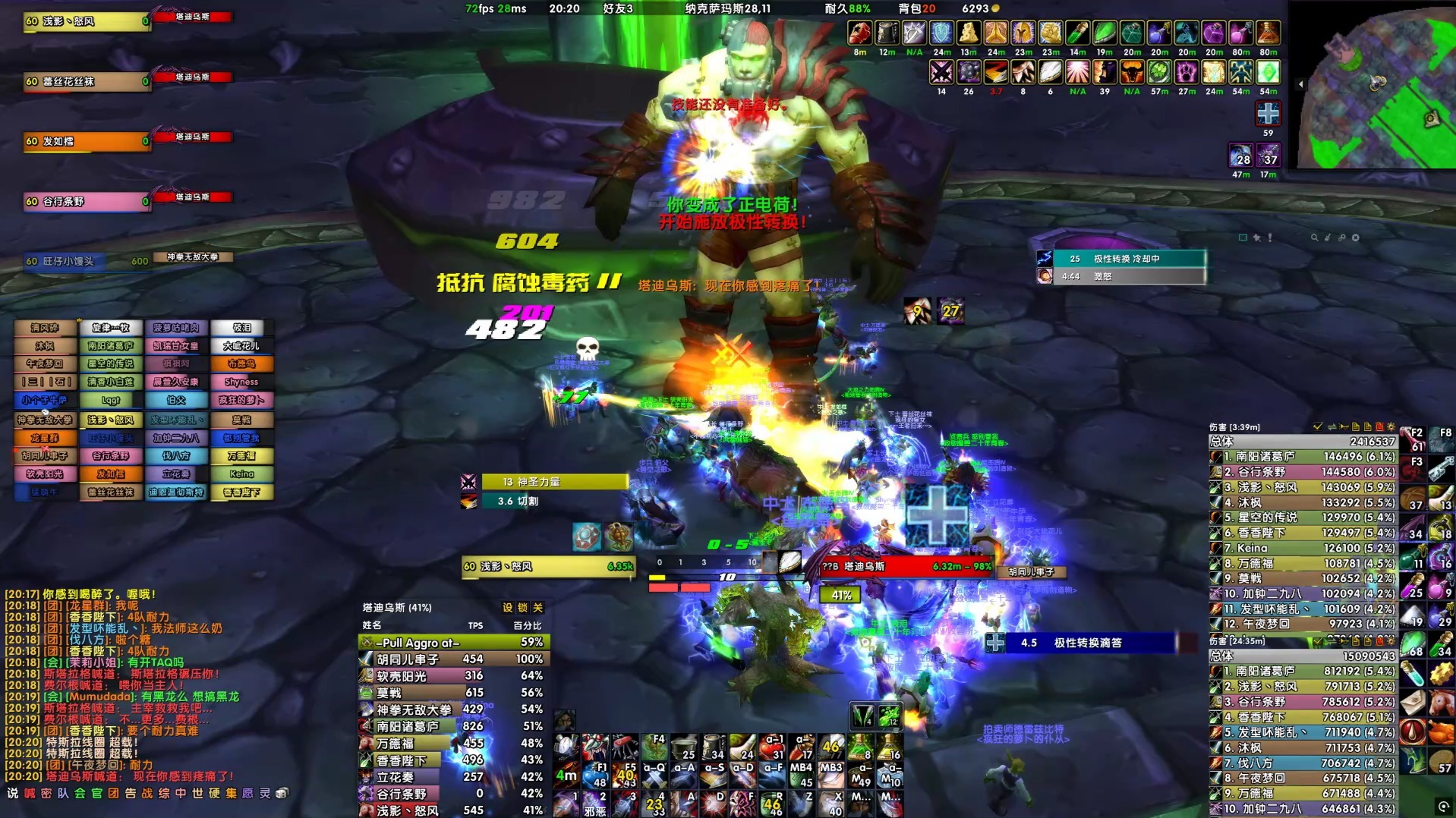Viewport: 1456px width, 818px height.
Task: Close the threat meter with 关
Action: (x=537, y=608)
